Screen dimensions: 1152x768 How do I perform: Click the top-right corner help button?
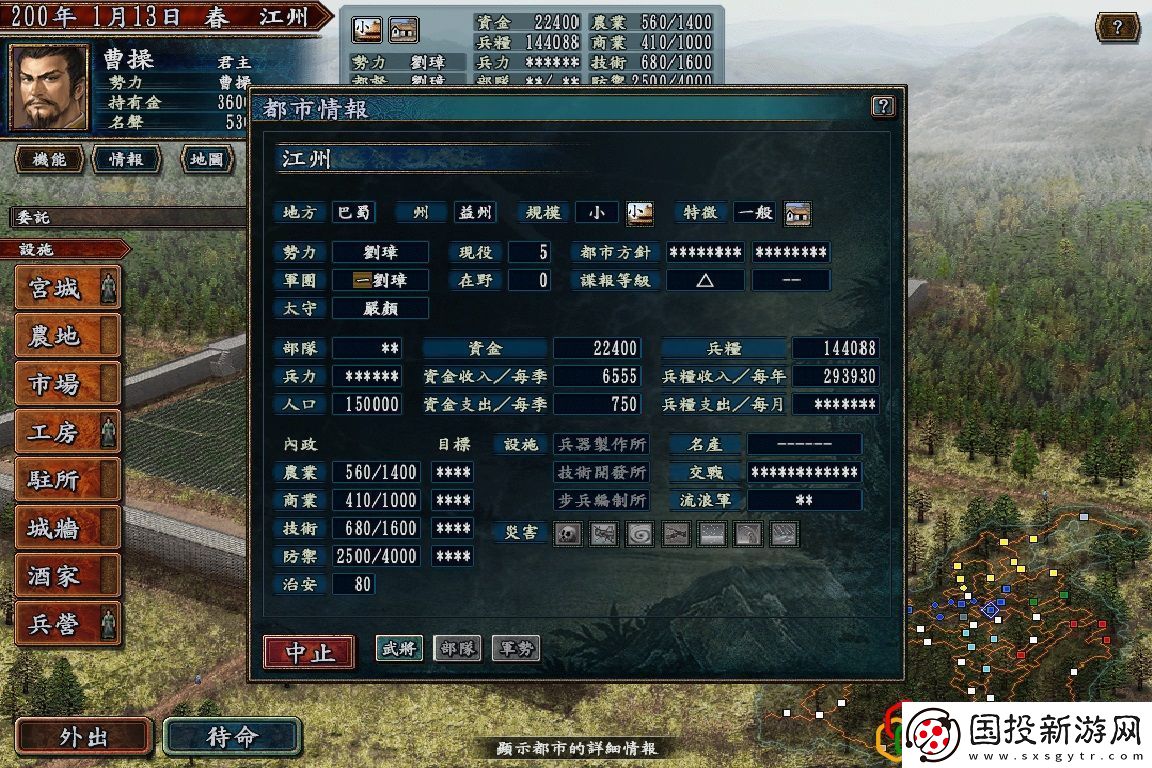(x=1117, y=27)
